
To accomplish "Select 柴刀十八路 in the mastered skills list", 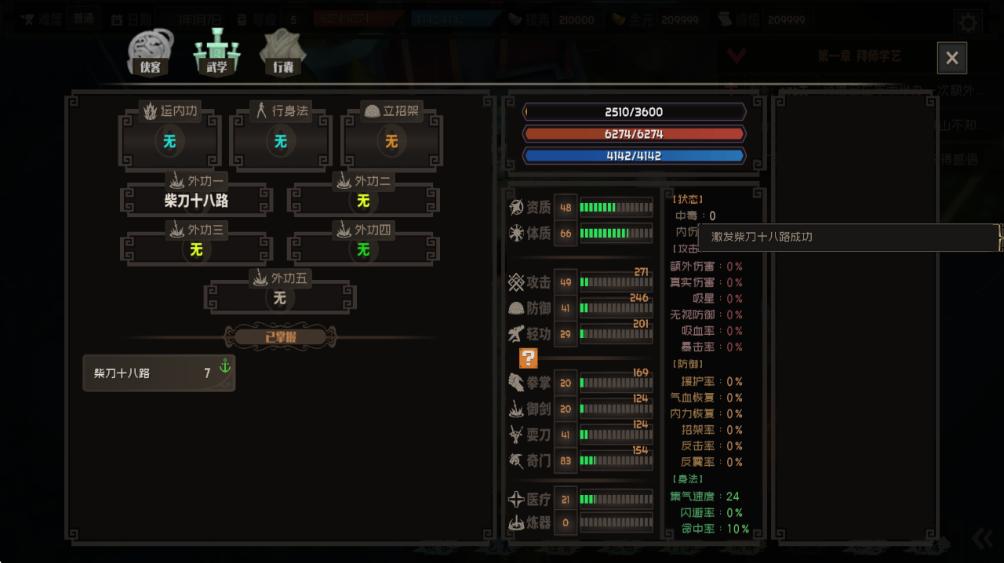I will click(x=159, y=373).
